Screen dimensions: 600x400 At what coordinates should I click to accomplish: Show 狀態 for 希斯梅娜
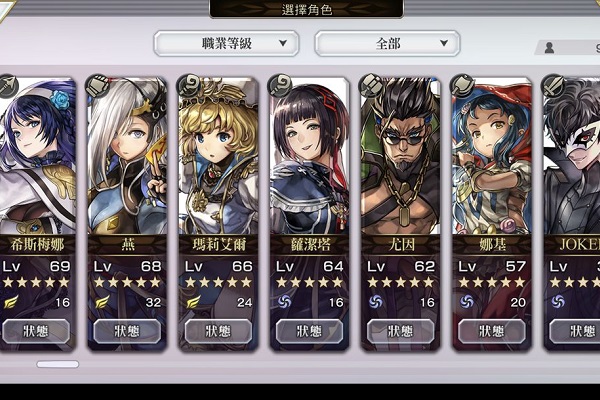[35, 331]
